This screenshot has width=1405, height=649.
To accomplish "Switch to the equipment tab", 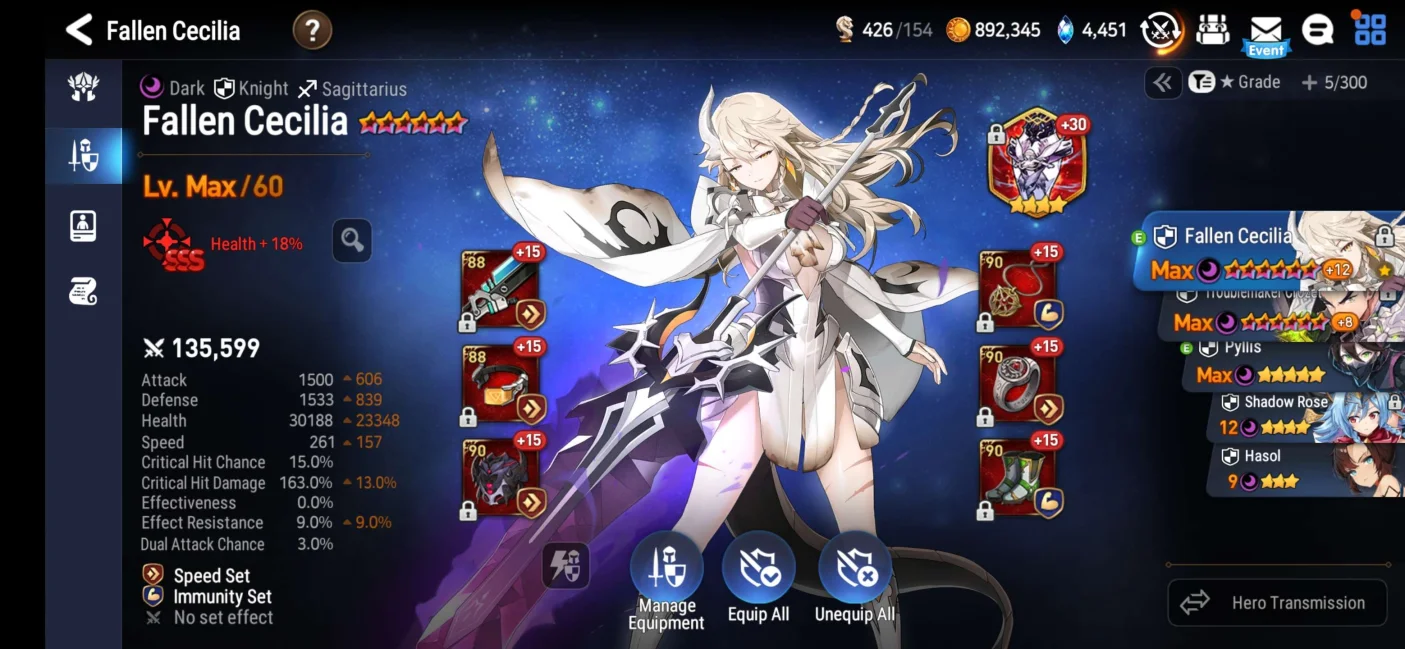I will pyautogui.click(x=83, y=156).
